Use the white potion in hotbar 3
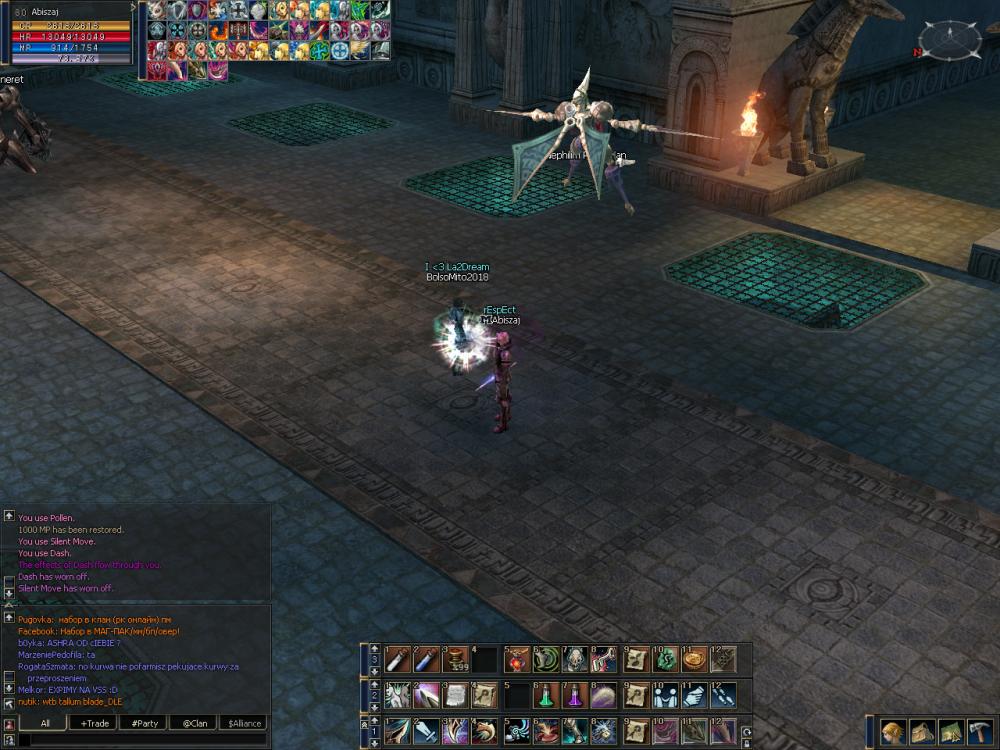 pos(397,660)
